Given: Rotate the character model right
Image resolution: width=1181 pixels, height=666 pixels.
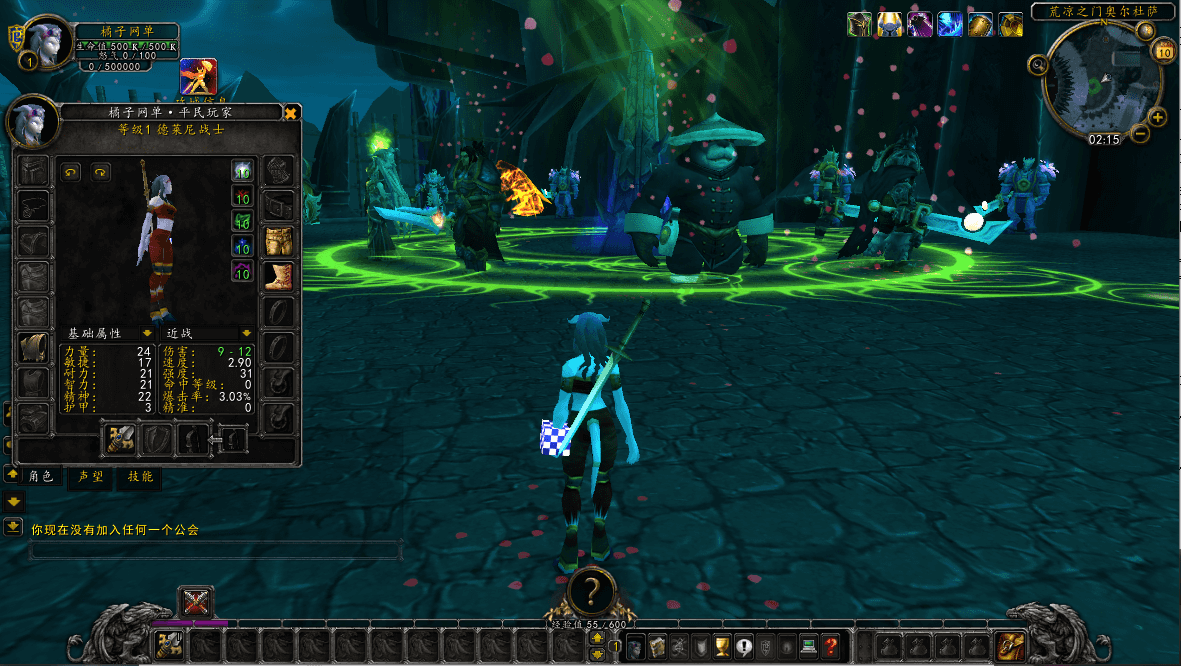Looking at the screenshot, I should (x=100, y=172).
